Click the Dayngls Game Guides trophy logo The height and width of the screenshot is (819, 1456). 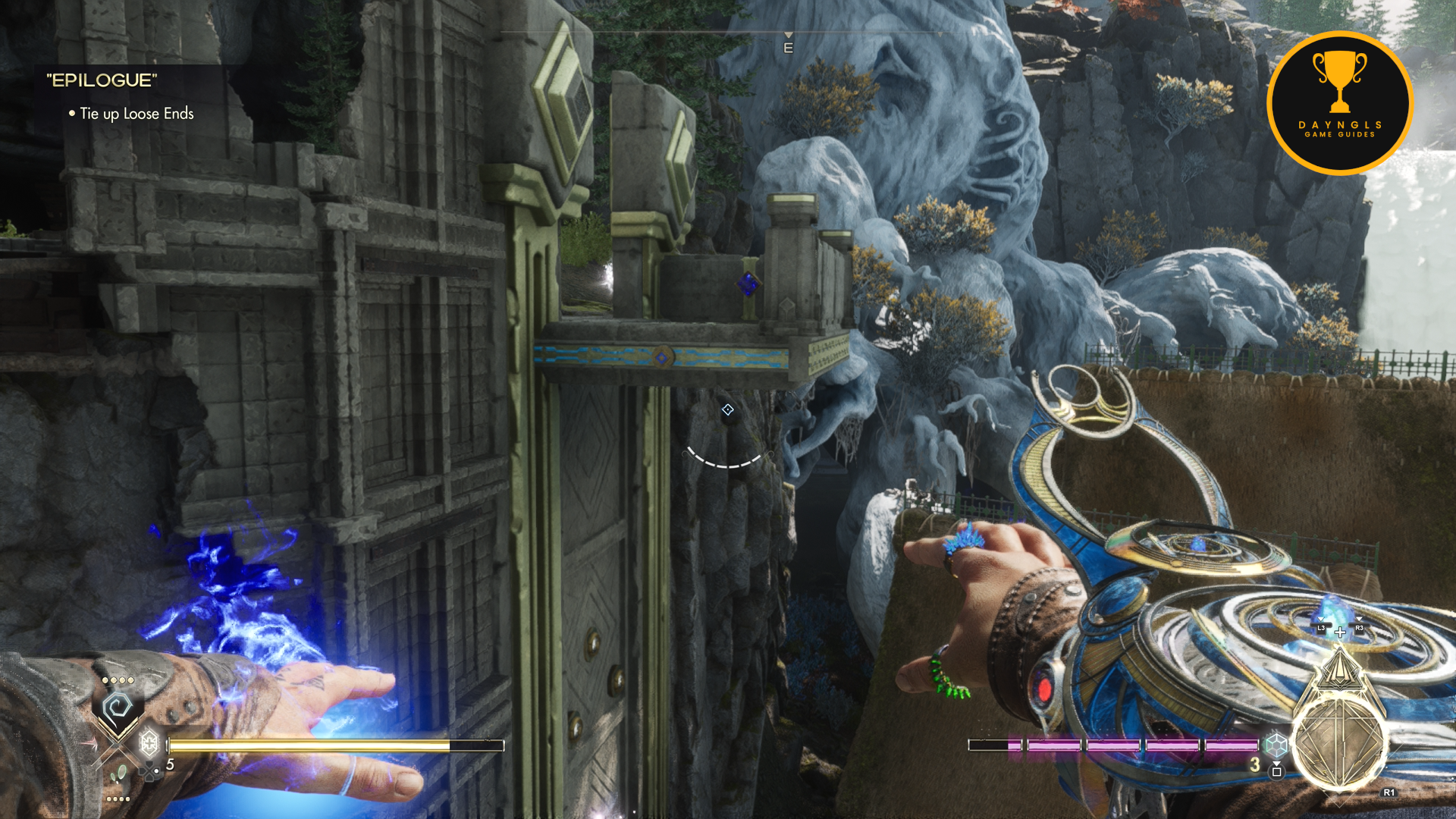1340,103
